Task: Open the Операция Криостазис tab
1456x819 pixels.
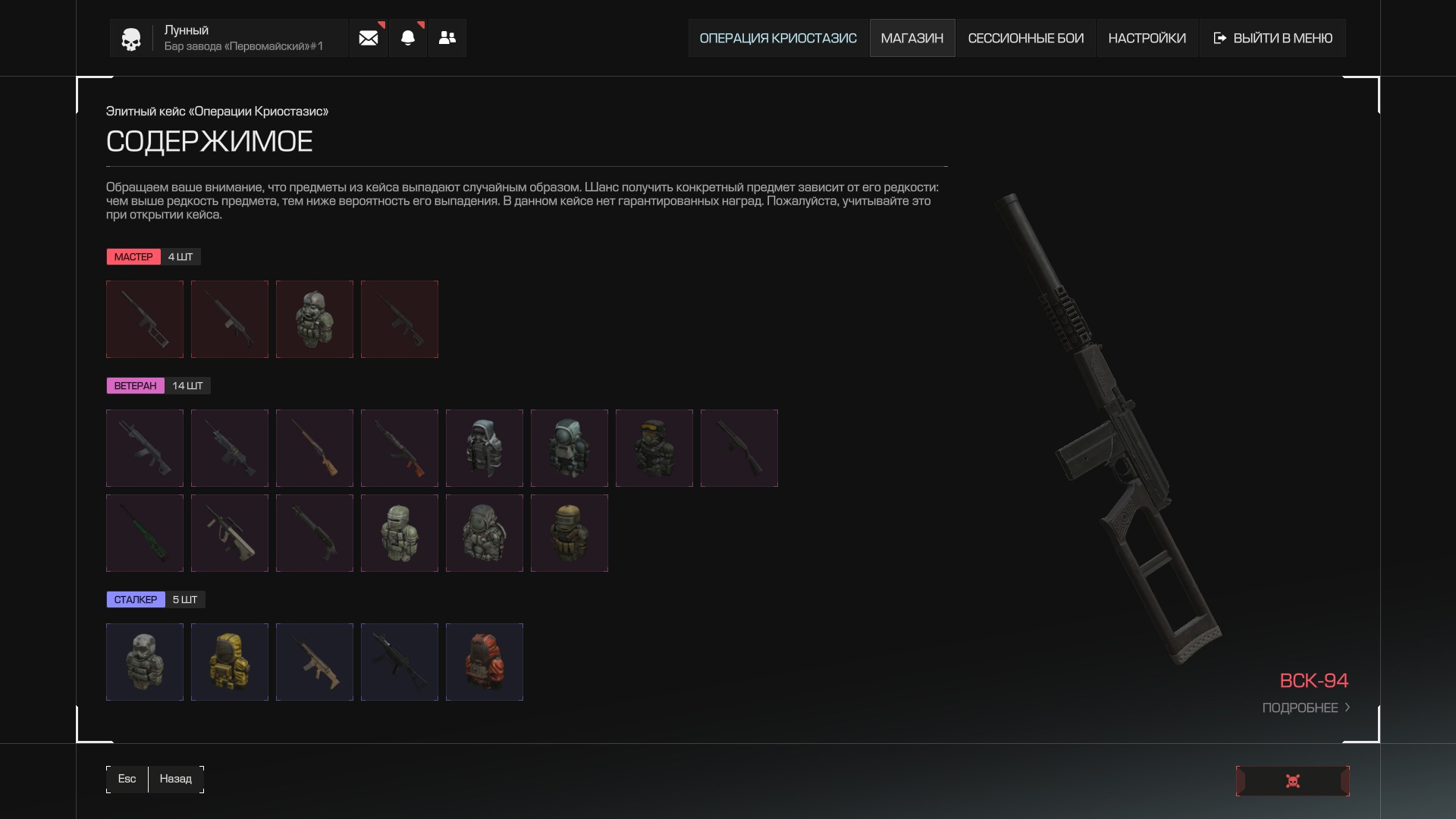Action: [777, 38]
